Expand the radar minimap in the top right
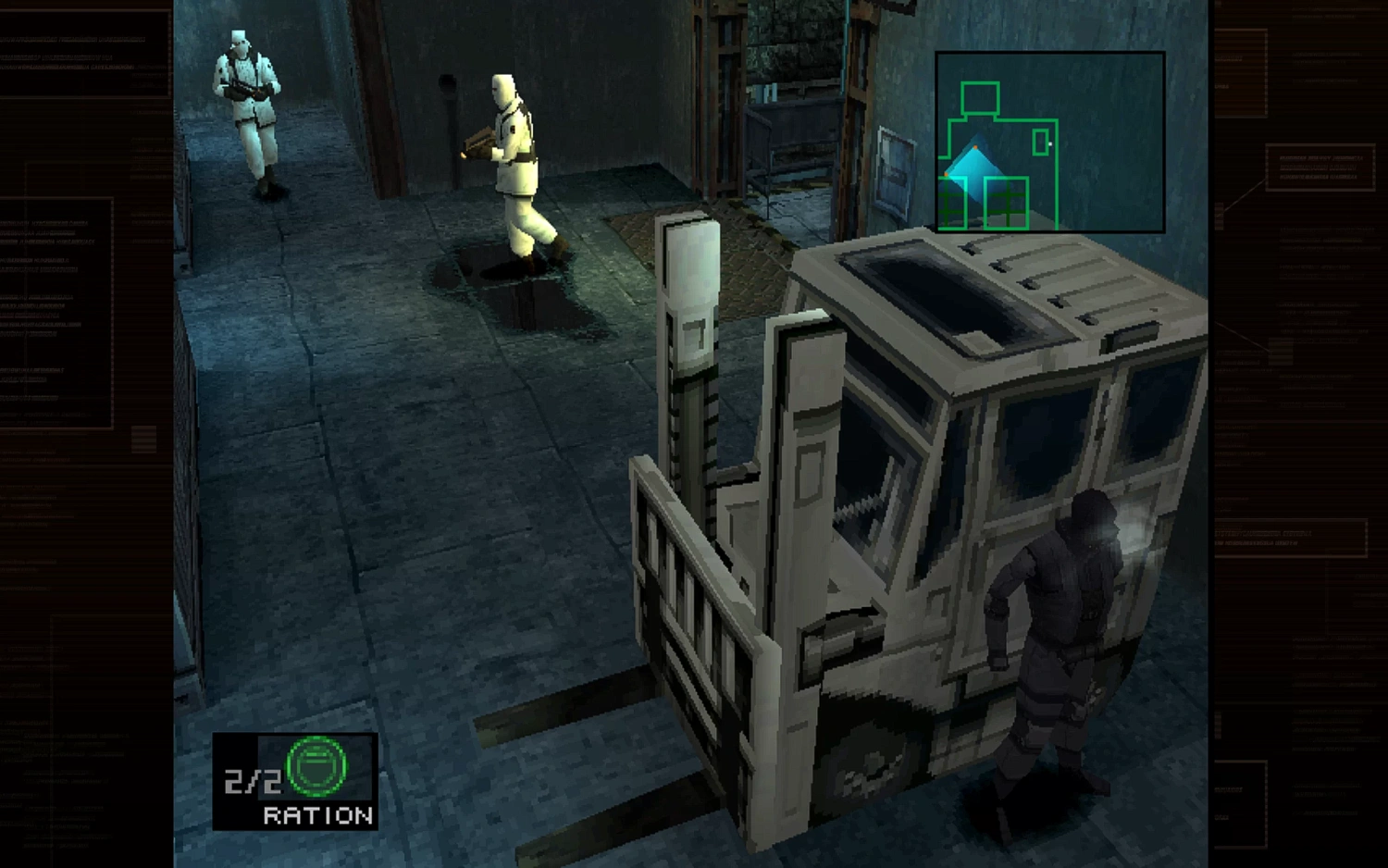The width and height of the screenshot is (1388, 868). tap(1050, 139)
